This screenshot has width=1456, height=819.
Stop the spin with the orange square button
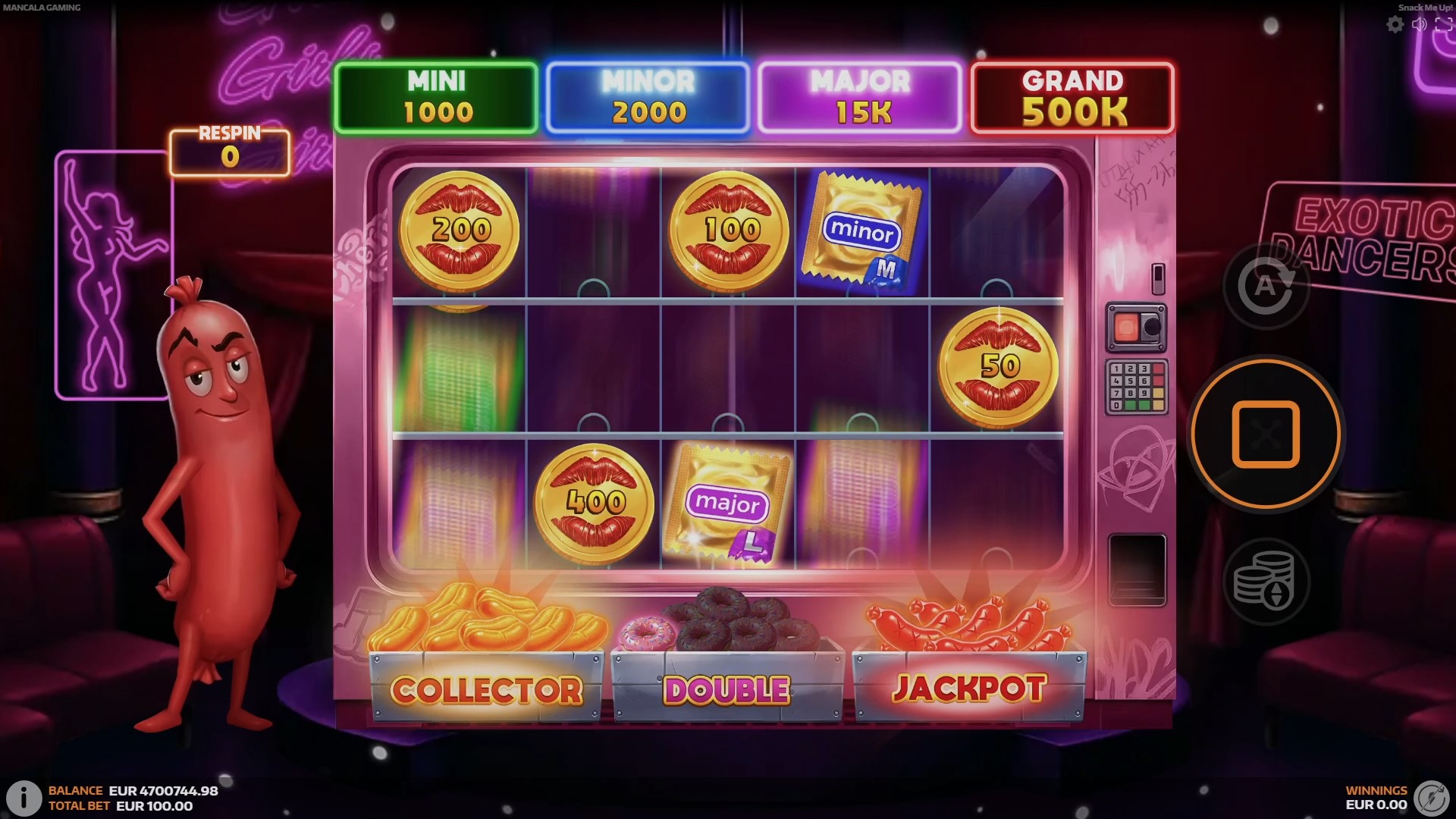pyautogui.click(x=1265, y=434)
